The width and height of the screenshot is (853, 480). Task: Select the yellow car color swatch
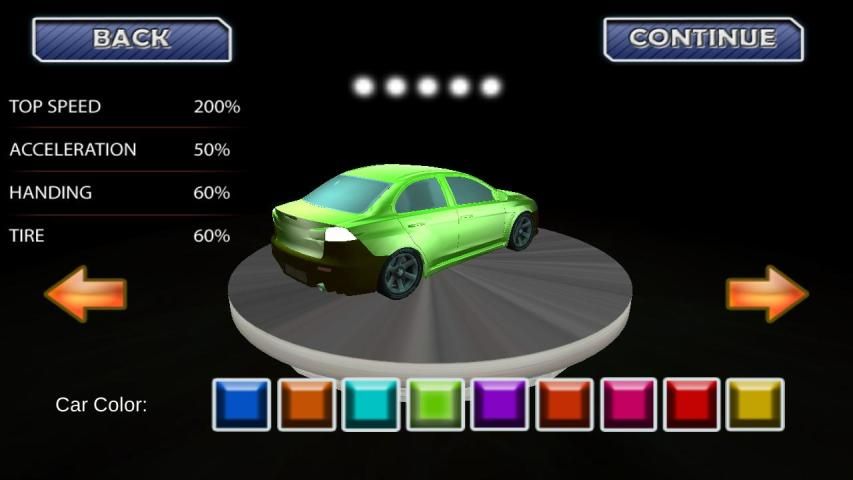coord(755,404)
